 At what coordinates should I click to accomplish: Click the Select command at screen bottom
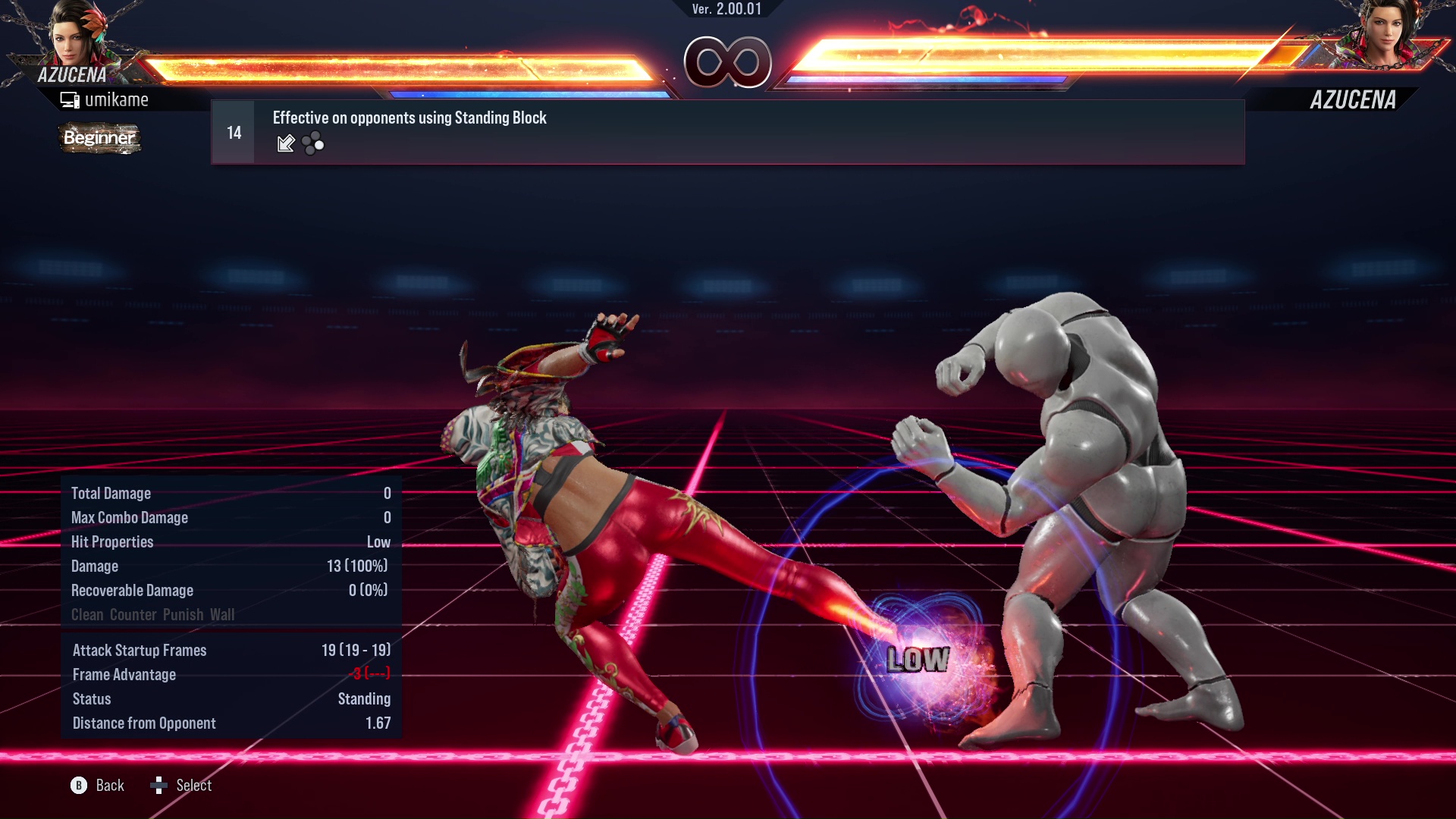[x=194, y=786]
